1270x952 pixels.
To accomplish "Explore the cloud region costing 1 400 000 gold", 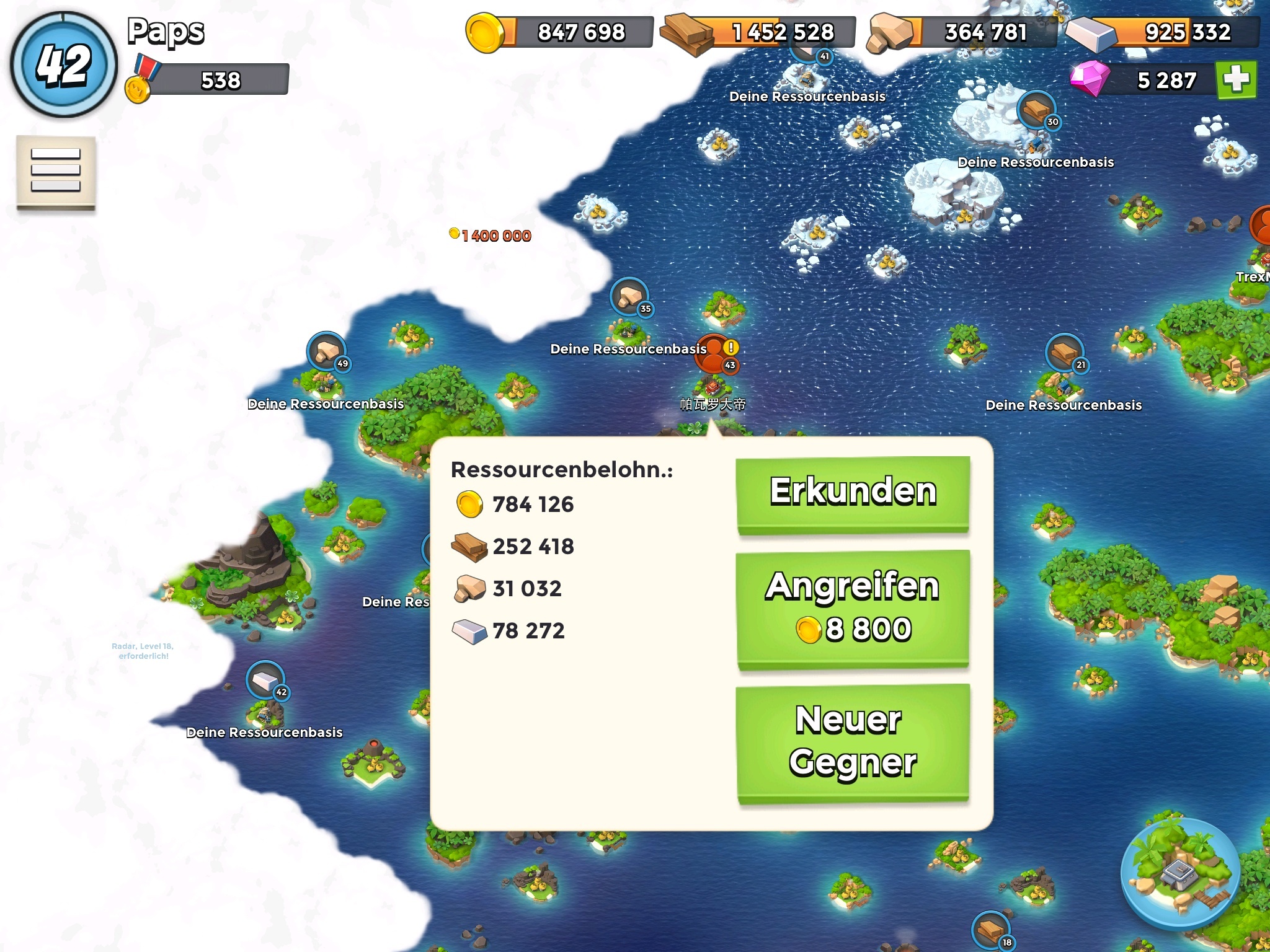I will tap(491, 236).
